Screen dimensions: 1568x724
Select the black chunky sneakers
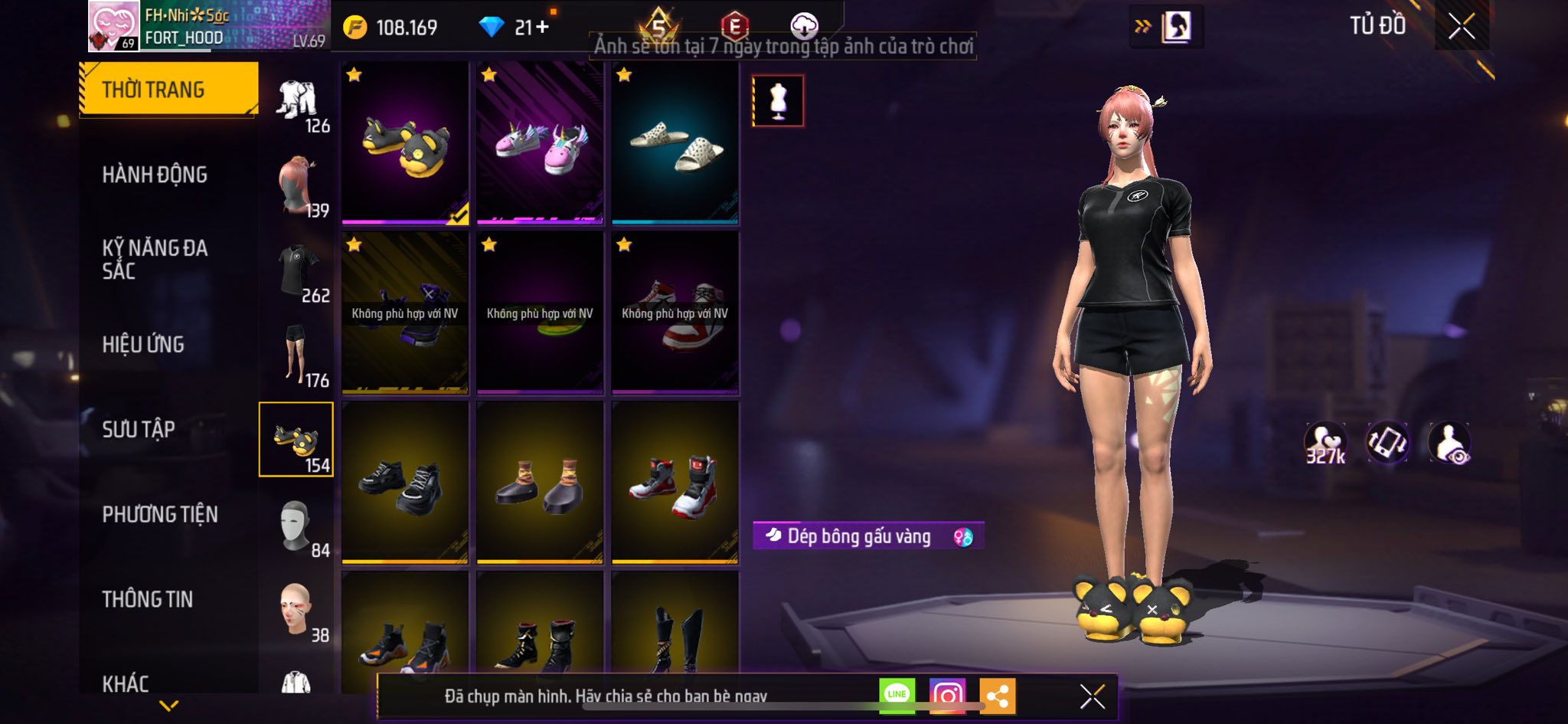click(405, 483)
